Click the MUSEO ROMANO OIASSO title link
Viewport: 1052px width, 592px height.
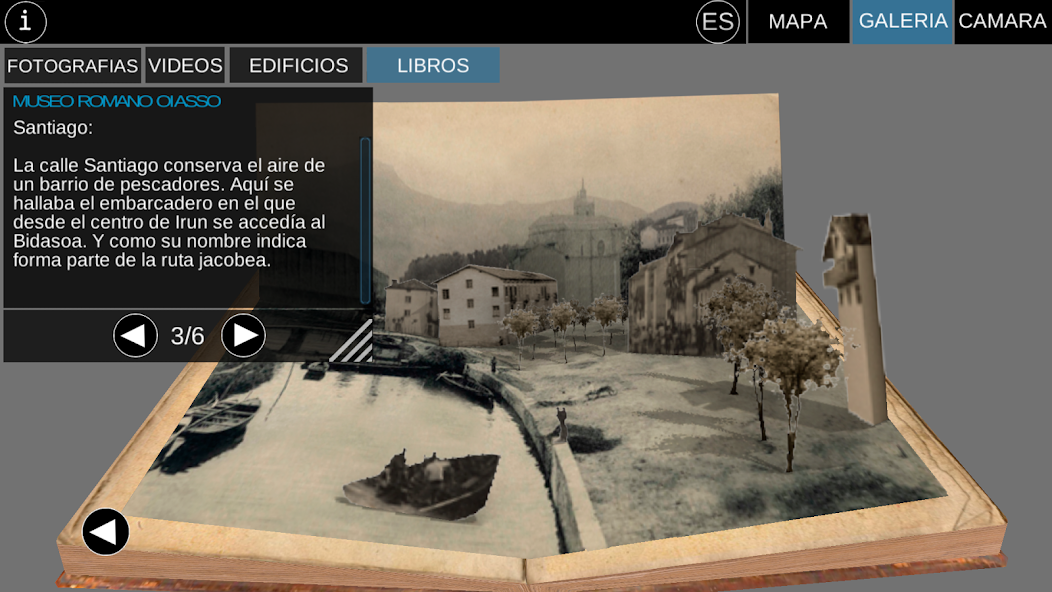coord(117,101)
